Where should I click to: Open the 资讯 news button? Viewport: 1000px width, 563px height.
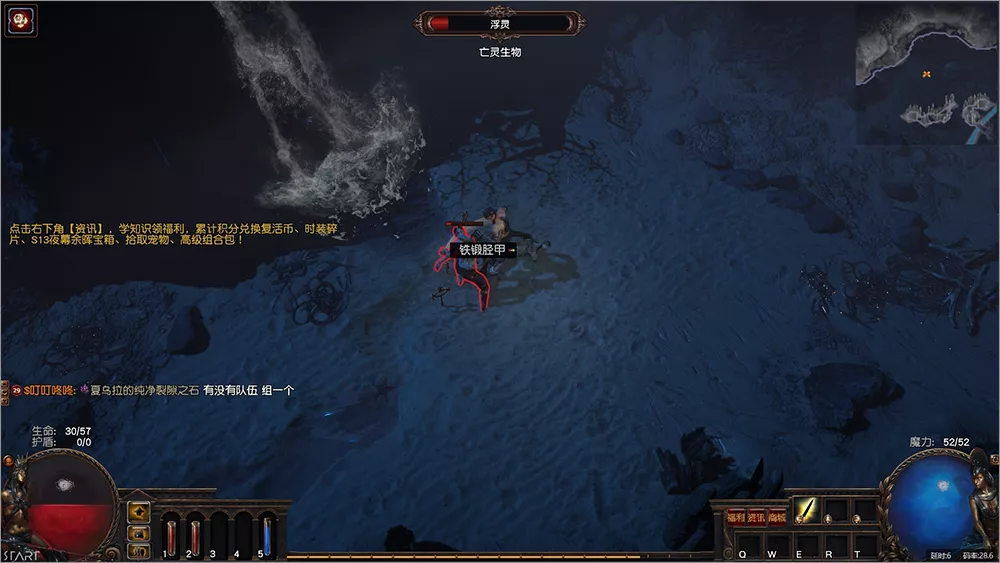click(756, 517)
